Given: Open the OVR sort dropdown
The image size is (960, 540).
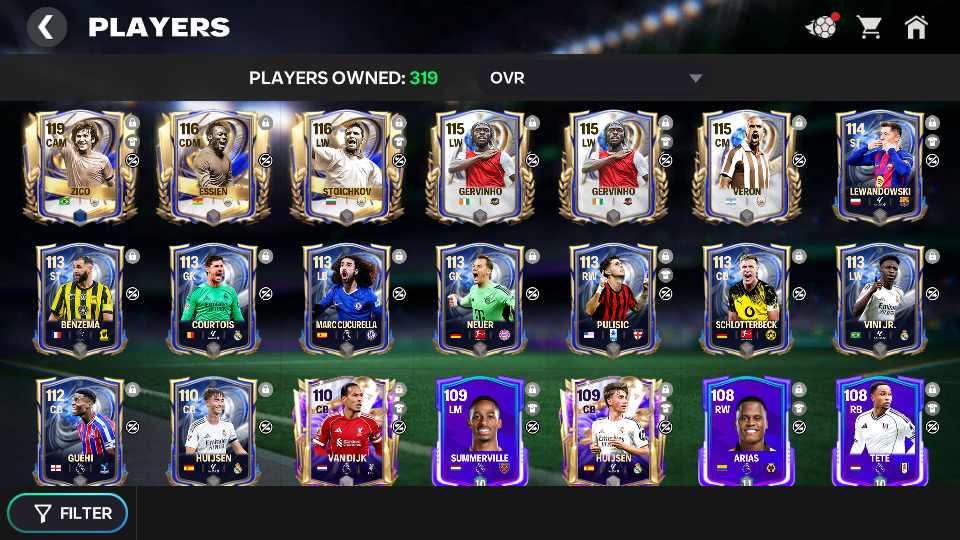Looking at the screenshot, I should [x=596, y=78].
